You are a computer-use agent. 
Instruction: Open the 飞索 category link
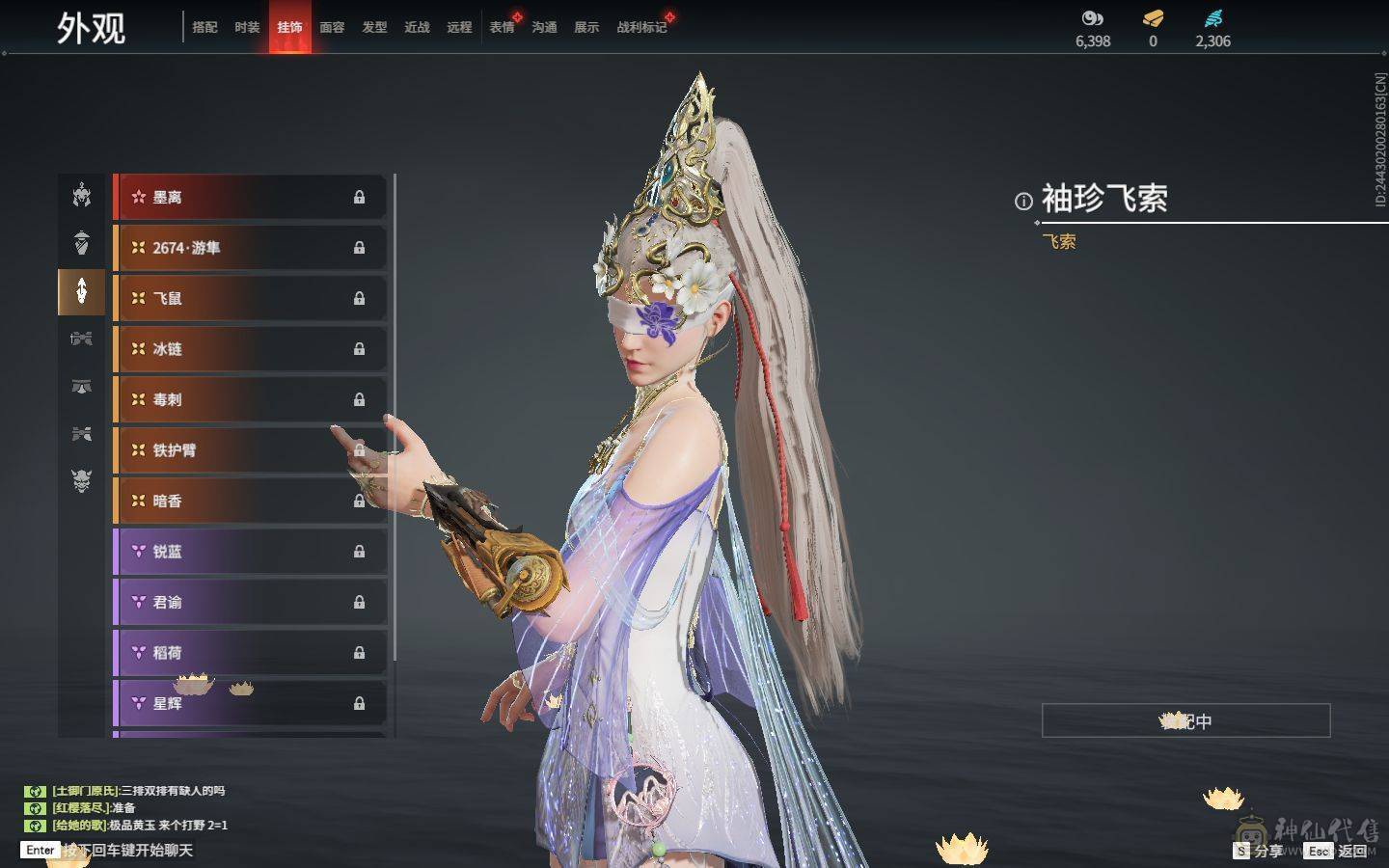tap(1058, 240)
